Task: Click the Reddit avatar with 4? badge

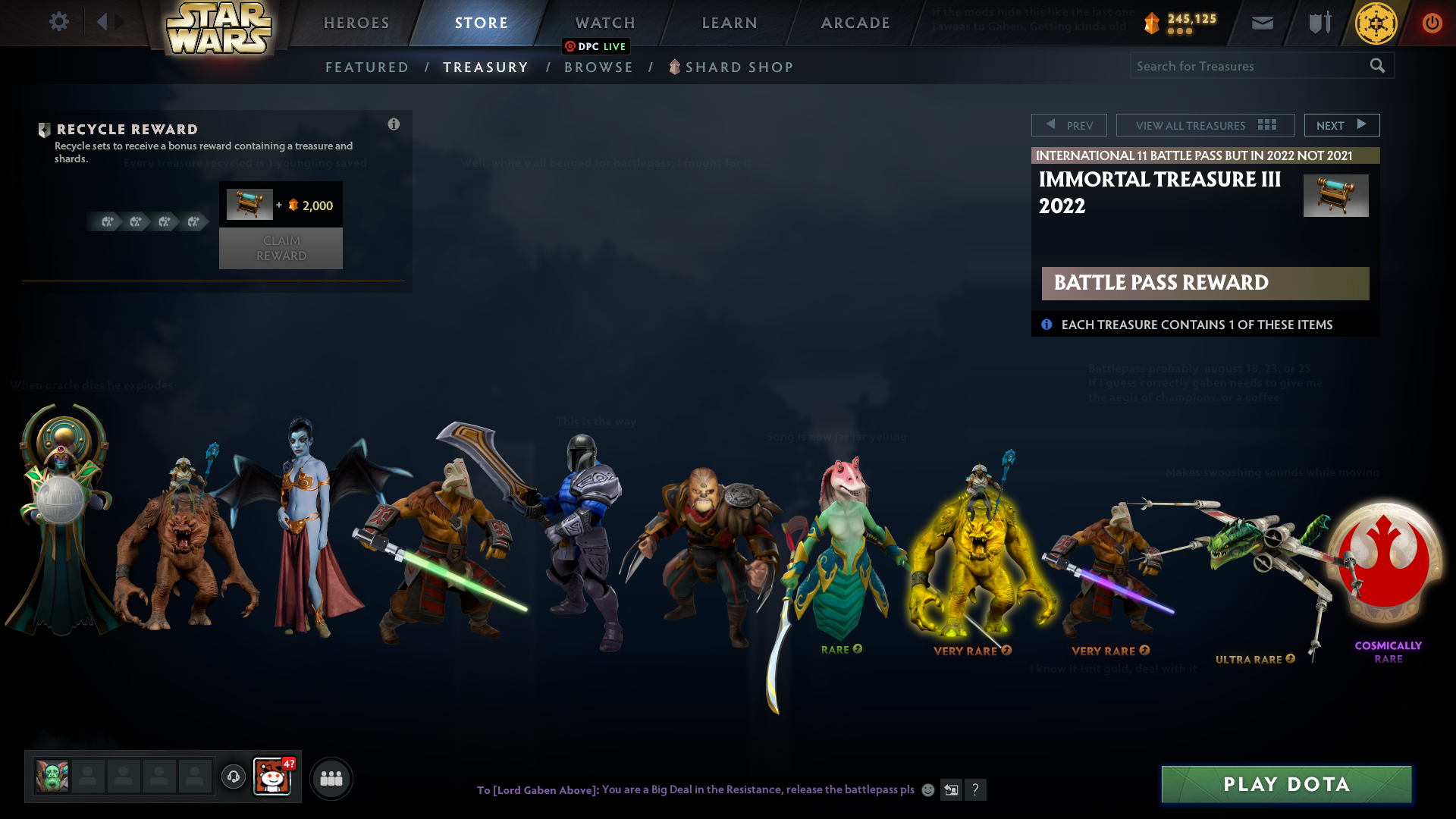Action: (274, 777)
